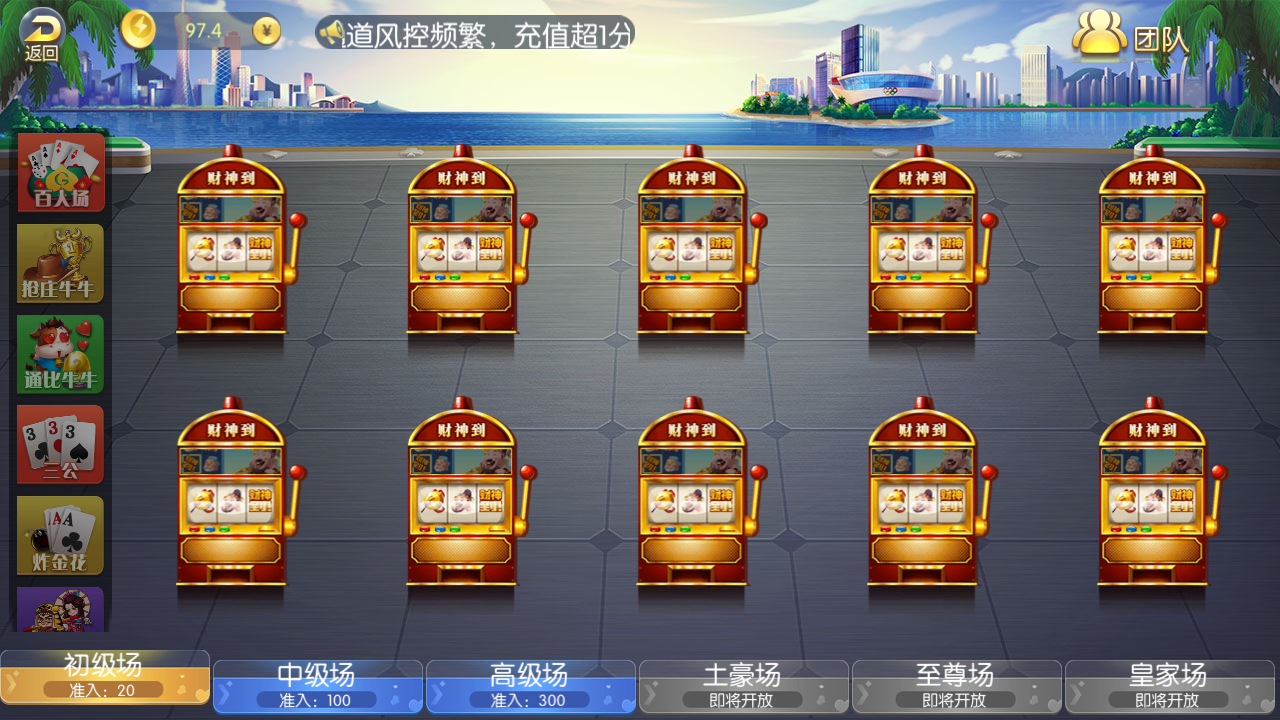1280x720 pixels.
Task: Open the 百人场 game from the sidebar
Action: tap(59, 173)
